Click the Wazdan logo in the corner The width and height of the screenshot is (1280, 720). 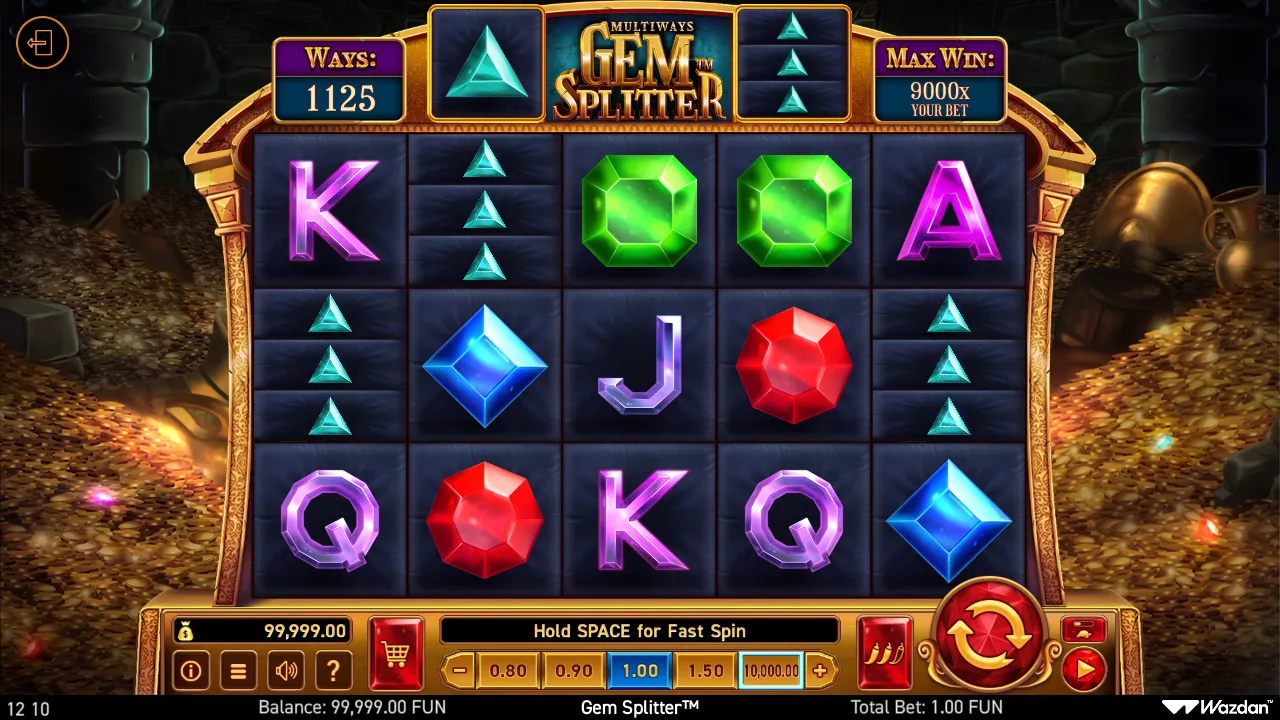click(x=1216, y=706)
